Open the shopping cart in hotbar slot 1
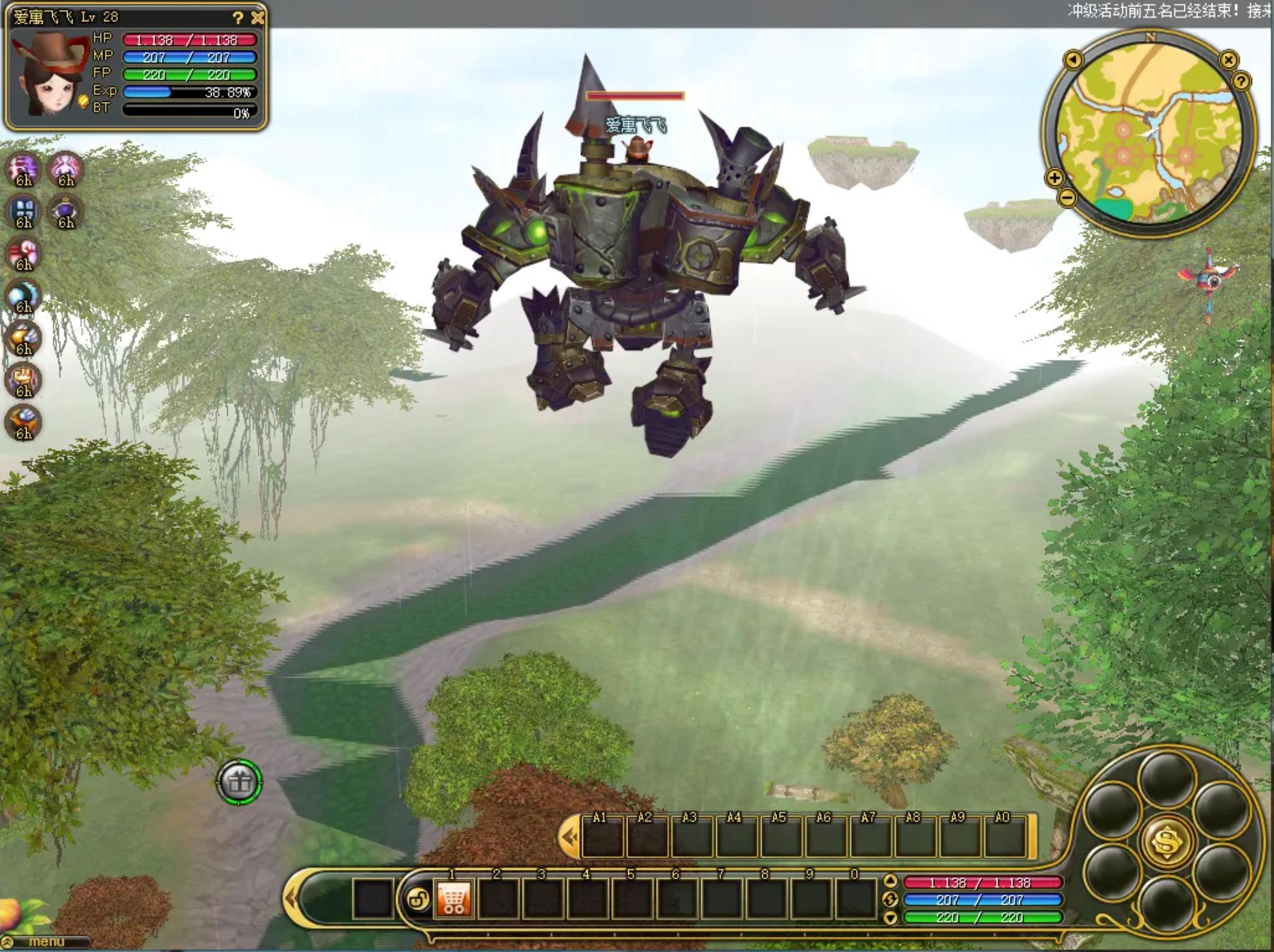Screen dimensions: 1274x952 click(453, 898)
